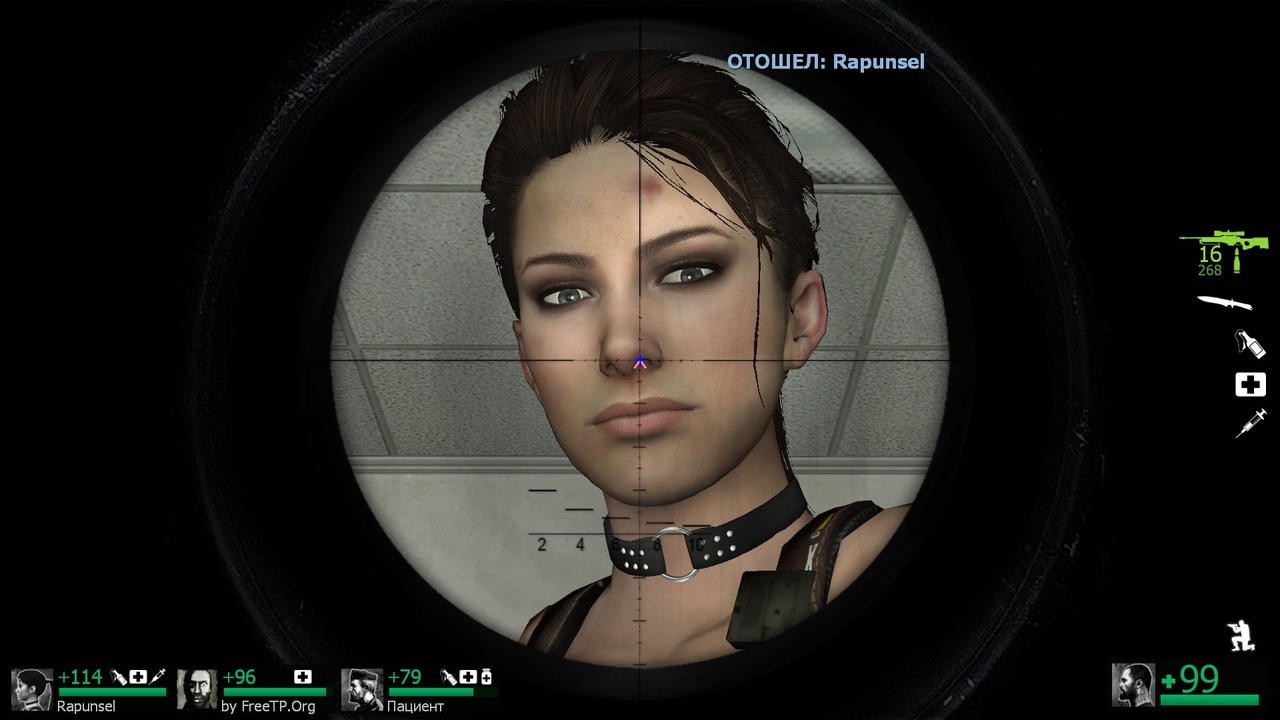Switch to the knife melee slot
1280x720 pixels.
pyautogui.click(x=1225, y=302)
